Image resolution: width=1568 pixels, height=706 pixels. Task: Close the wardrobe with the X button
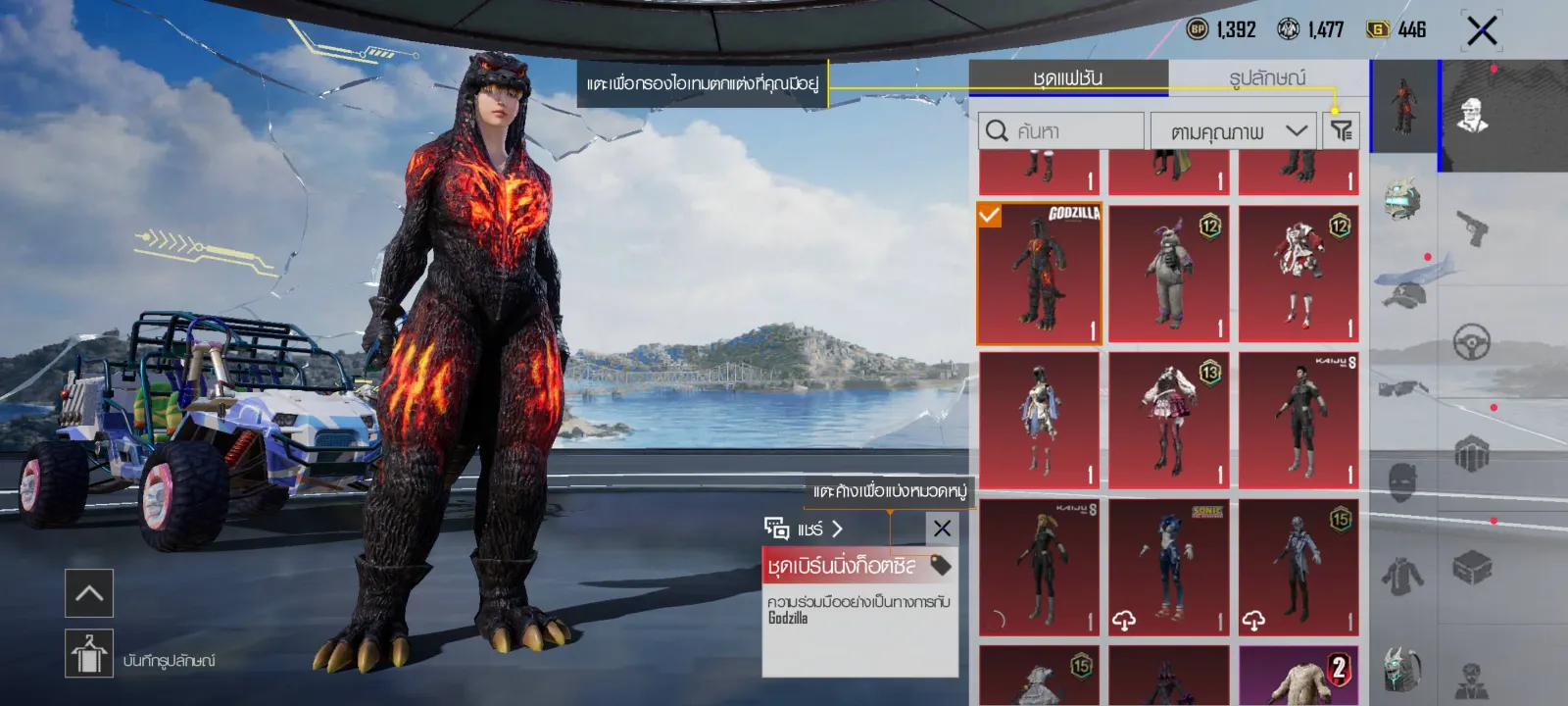click(1481, 30)
